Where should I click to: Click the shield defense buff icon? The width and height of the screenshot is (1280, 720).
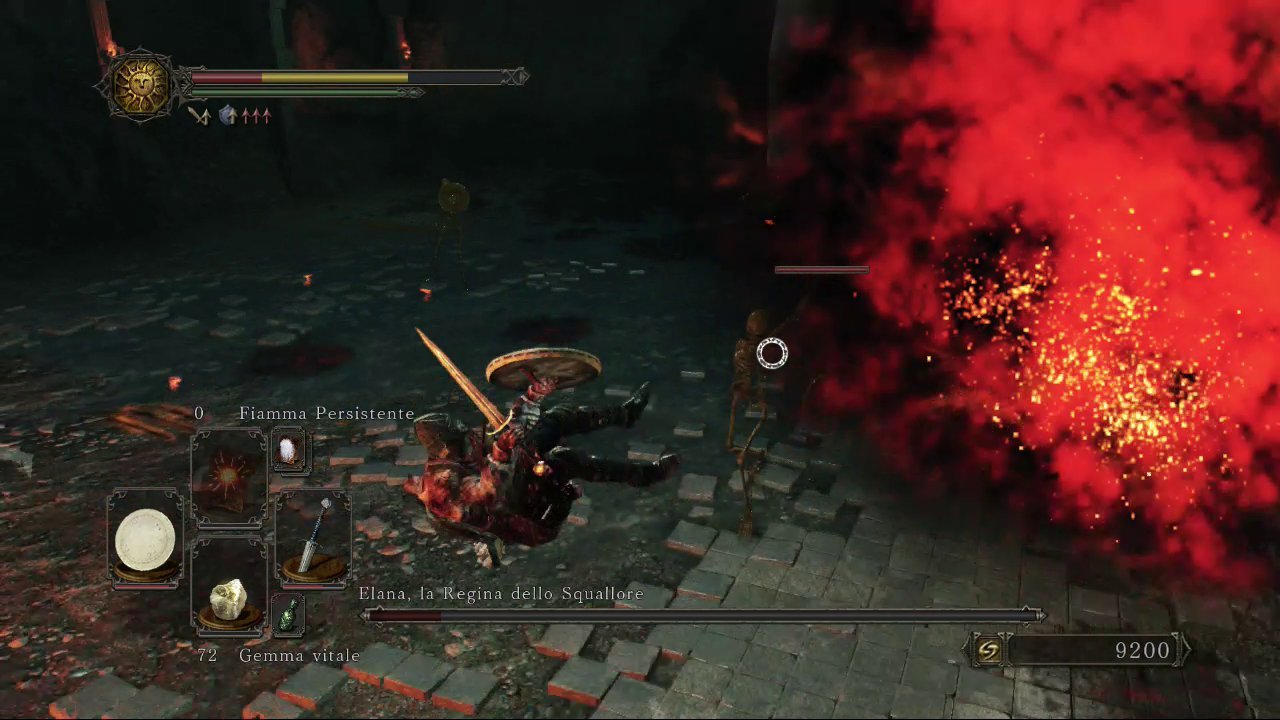tap(228, 116)
